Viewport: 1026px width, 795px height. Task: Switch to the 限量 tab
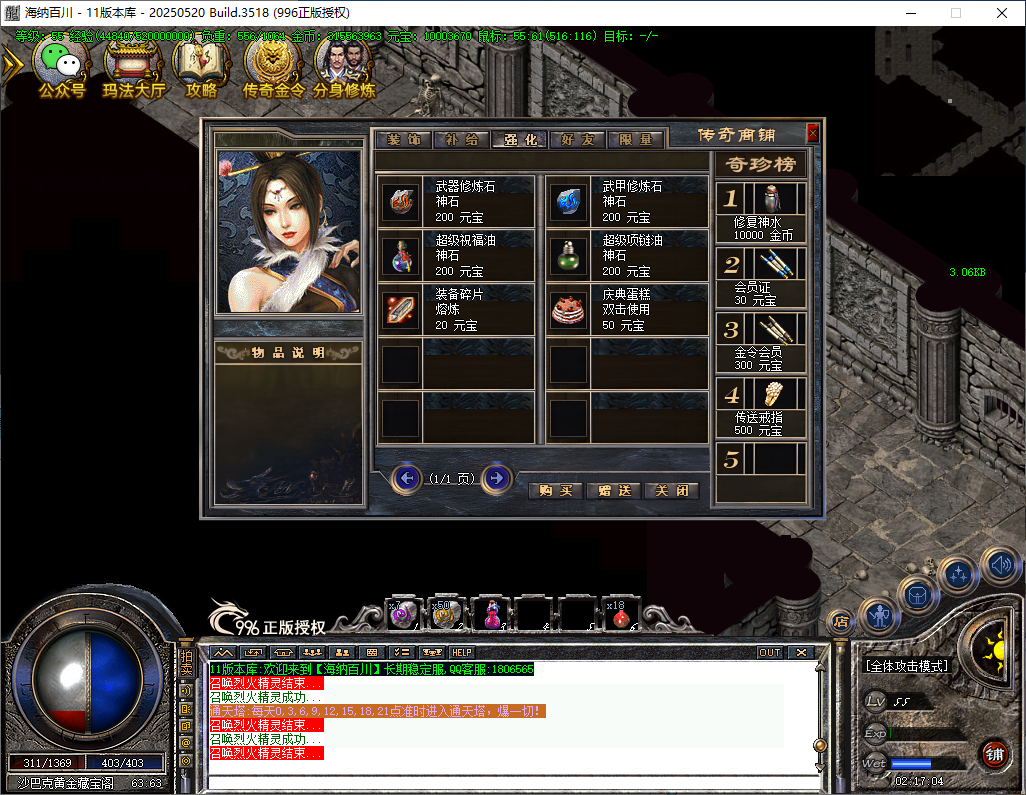click(636, 140)
